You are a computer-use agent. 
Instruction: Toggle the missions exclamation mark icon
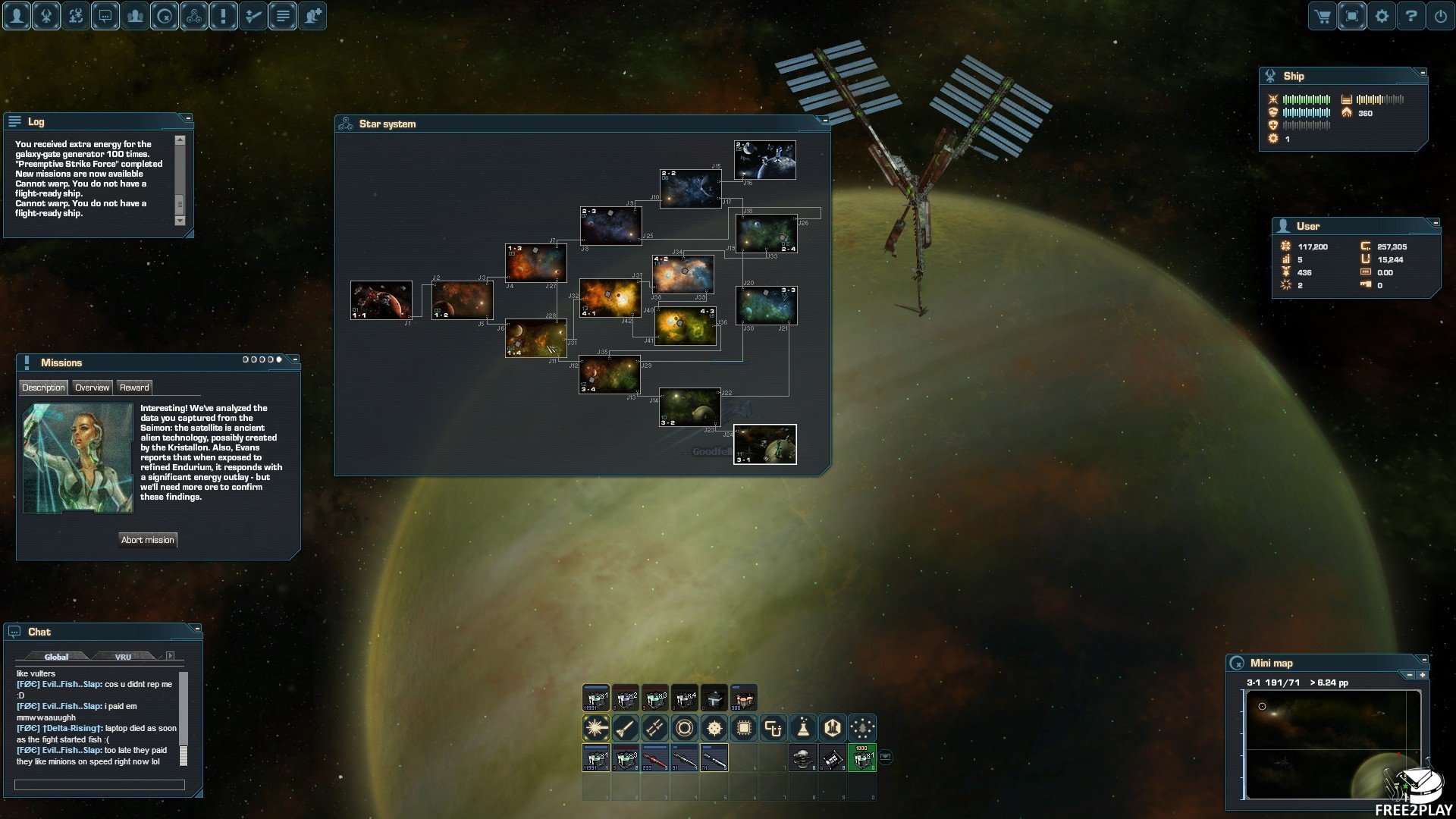(x=224, y=16)
